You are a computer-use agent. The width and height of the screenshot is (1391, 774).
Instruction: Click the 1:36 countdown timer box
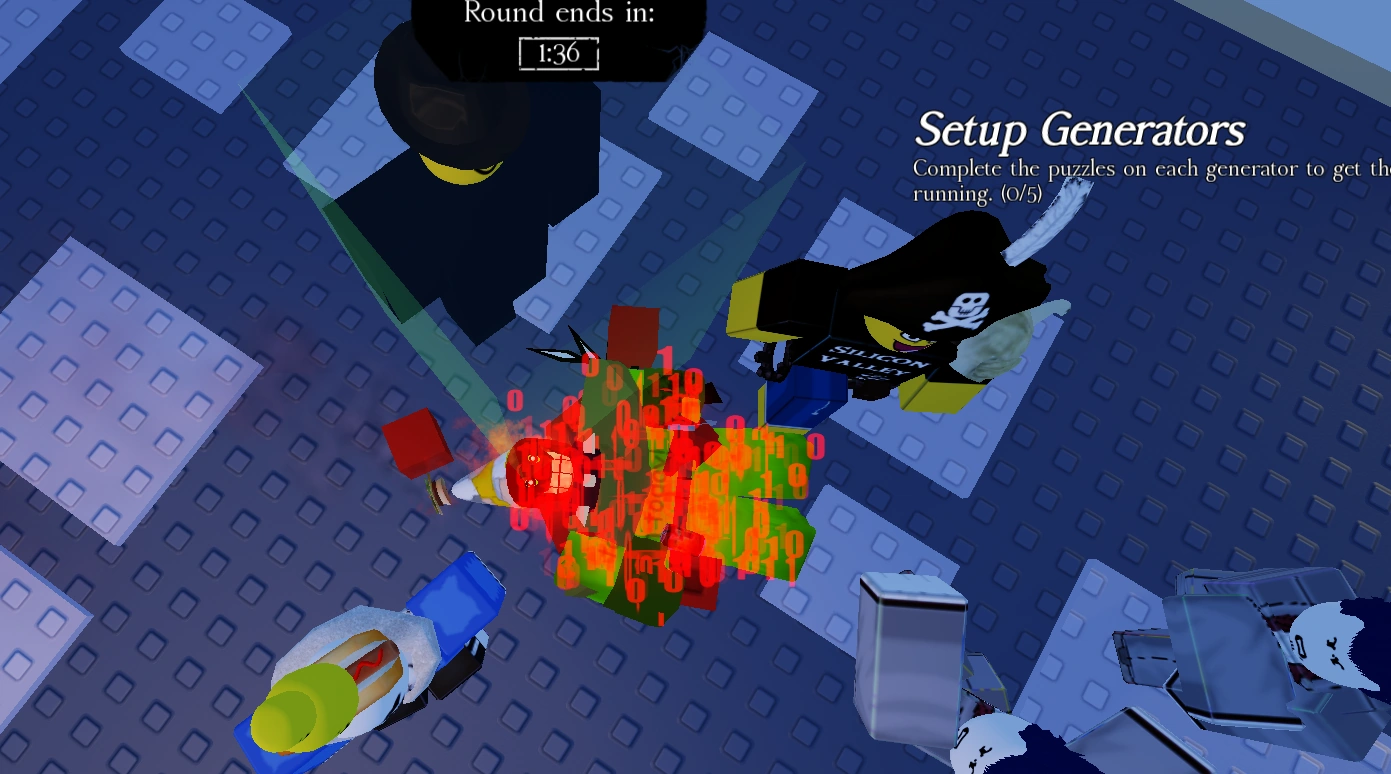[556, 55]
